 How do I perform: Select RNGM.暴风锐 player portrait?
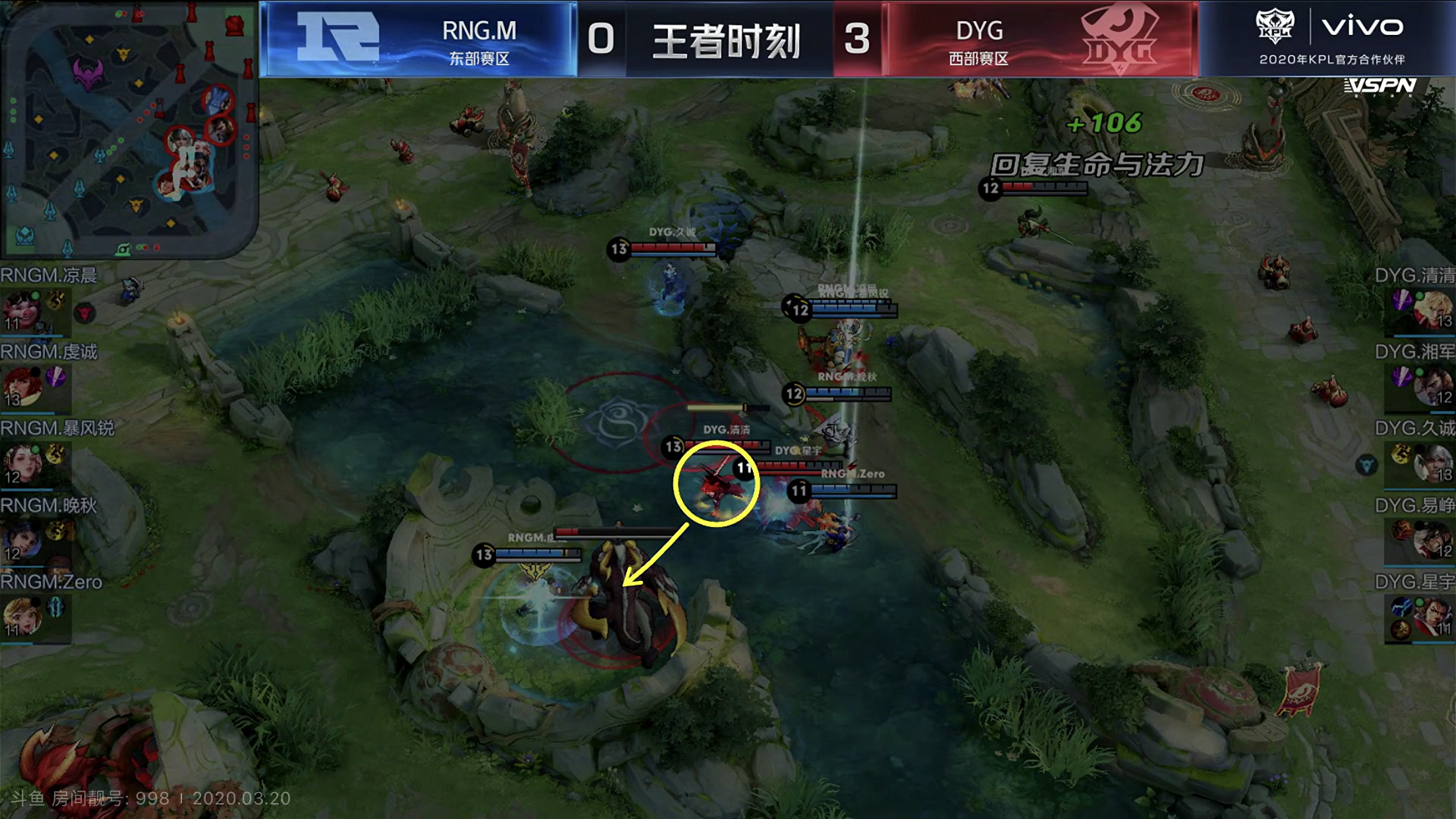(21, 463)
